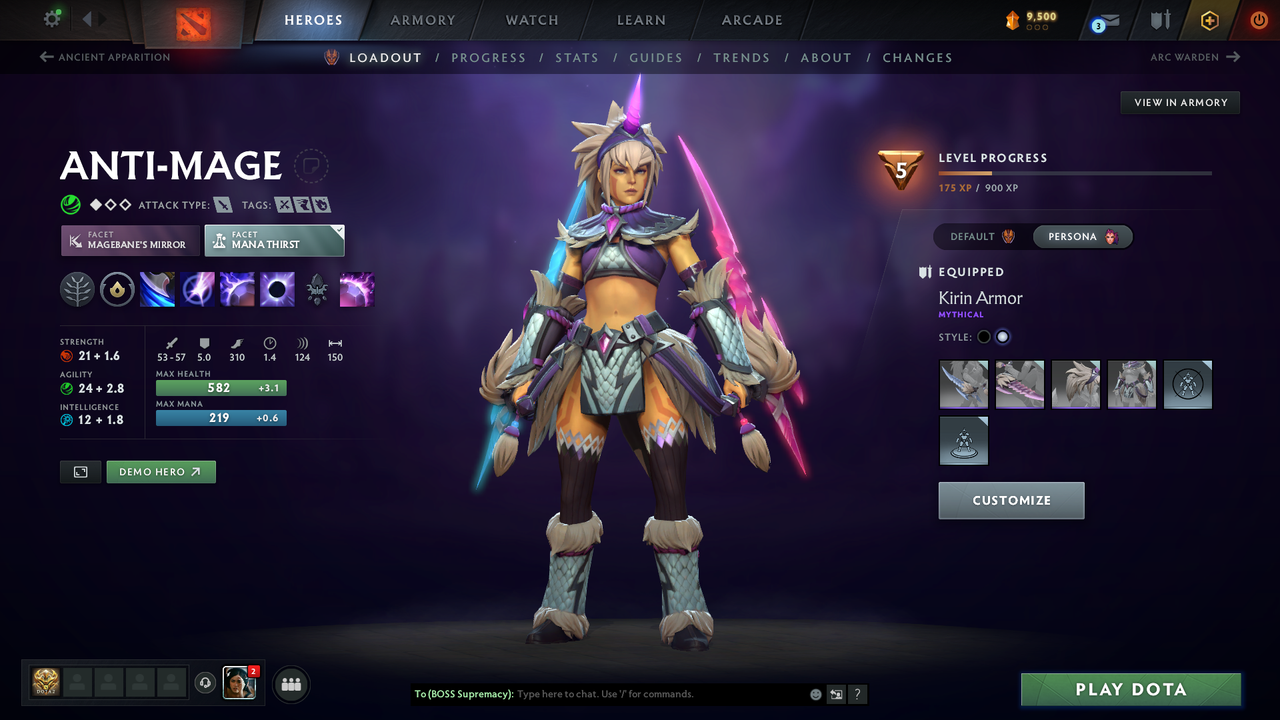1280x720 pixels.
Task: Select the Counterspell ability icon
Action: [x=237, y=290]
